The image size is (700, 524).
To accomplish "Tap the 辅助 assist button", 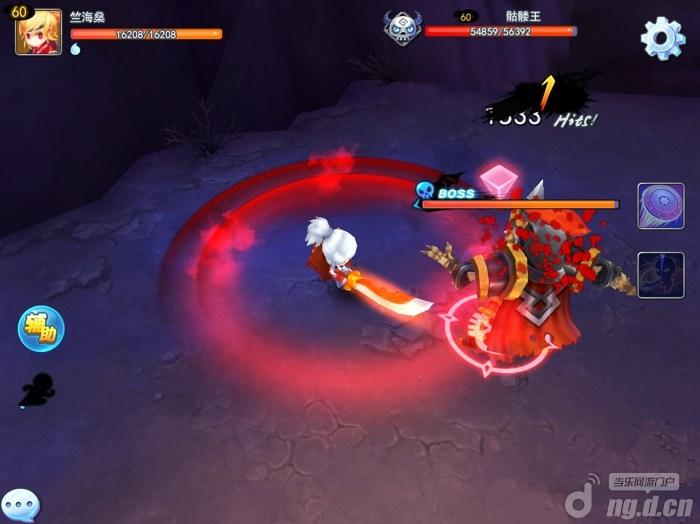I will pos(41,328).
